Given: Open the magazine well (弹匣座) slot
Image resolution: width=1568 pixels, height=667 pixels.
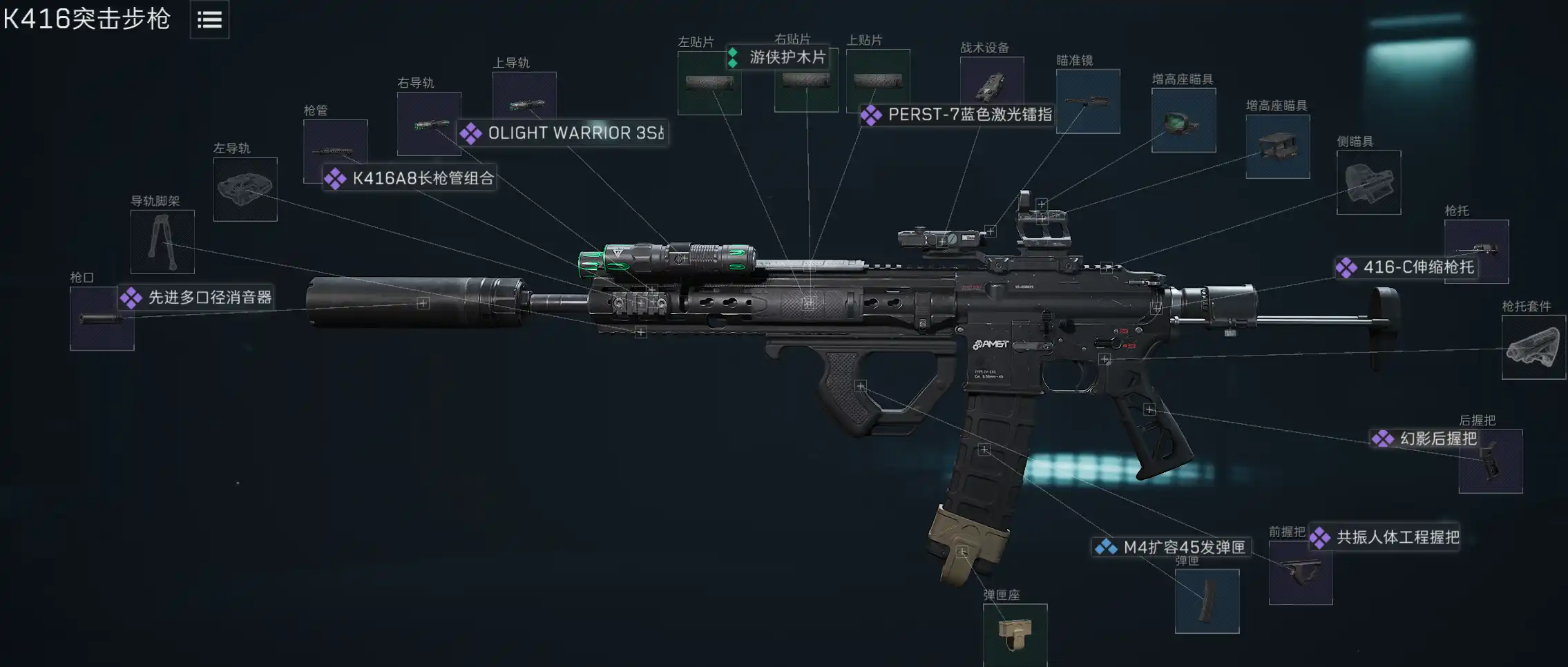Looking at the screenshot, I should tap(1015, 635).
